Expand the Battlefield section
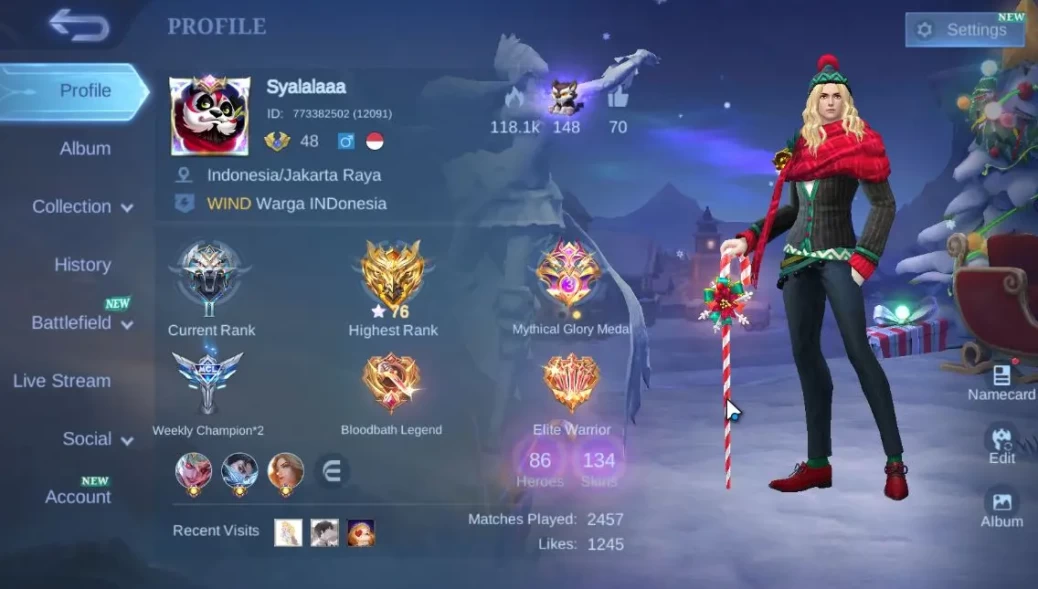This screenshot has width=1038, height=589. click(82, 323)
